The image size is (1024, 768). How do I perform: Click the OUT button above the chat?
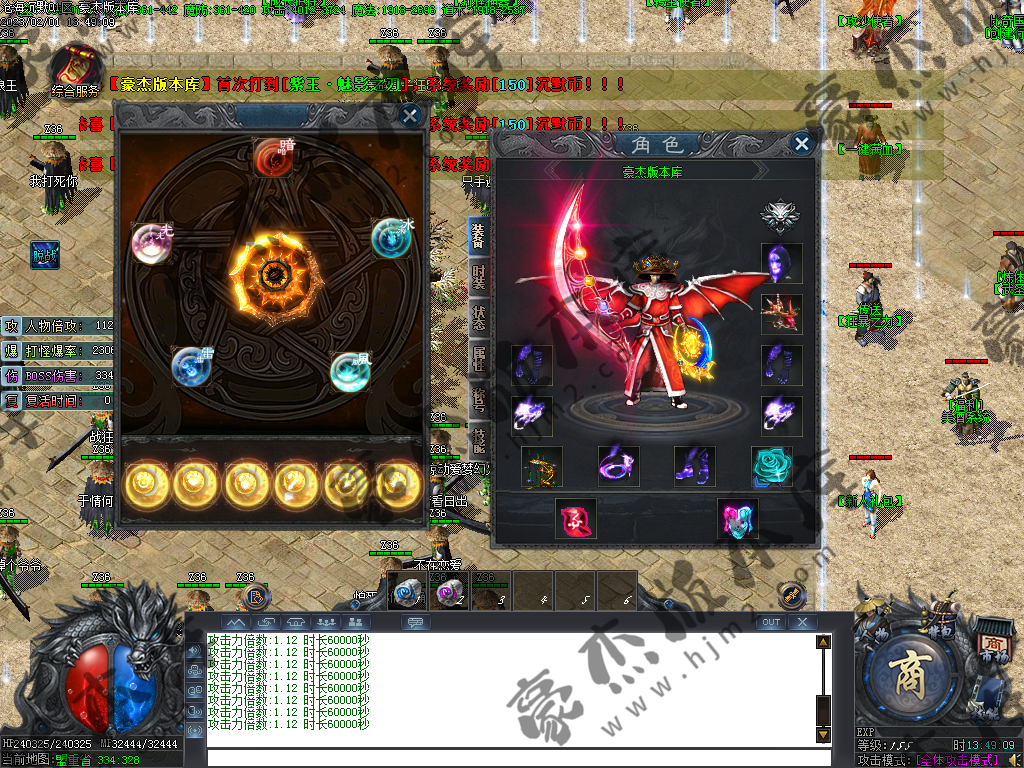(770, 622)
